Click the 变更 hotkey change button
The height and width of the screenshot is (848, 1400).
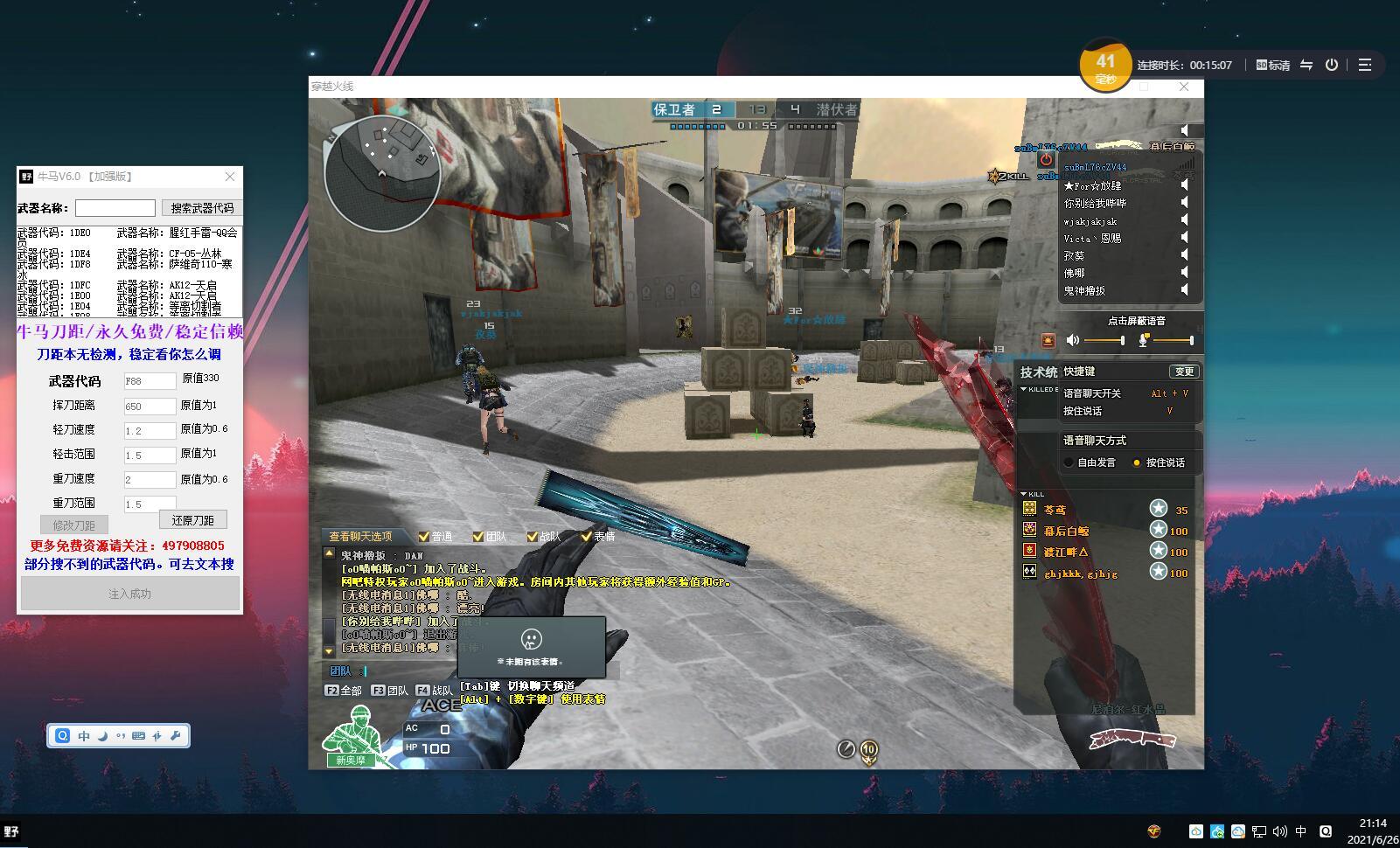1184,372
